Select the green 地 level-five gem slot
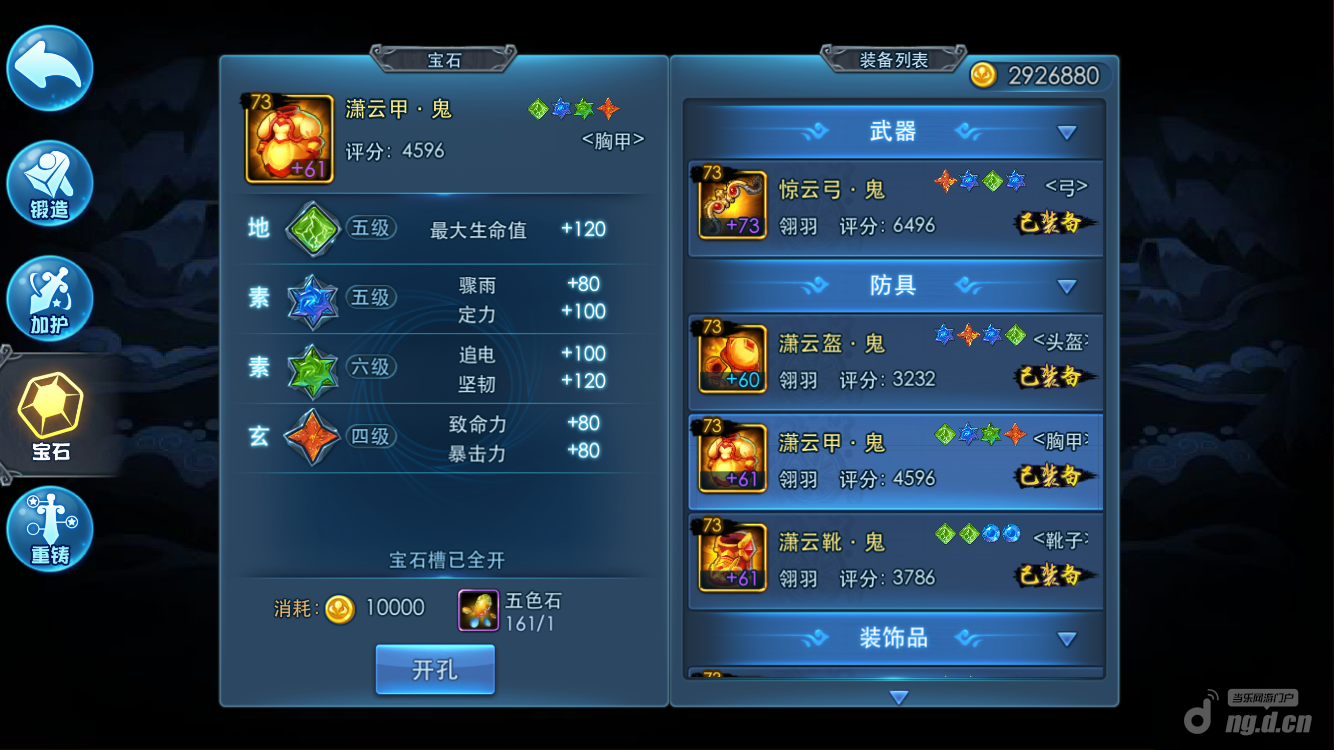1334x750 pixels. (x=312, y=229)
